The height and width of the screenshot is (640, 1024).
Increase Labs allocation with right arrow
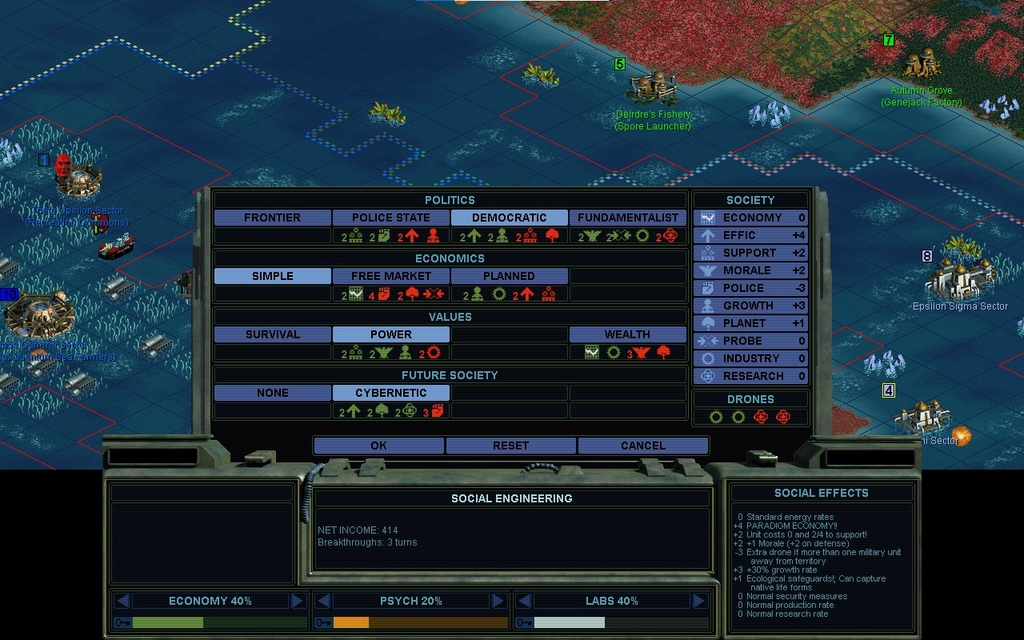[x=698, y=601]
